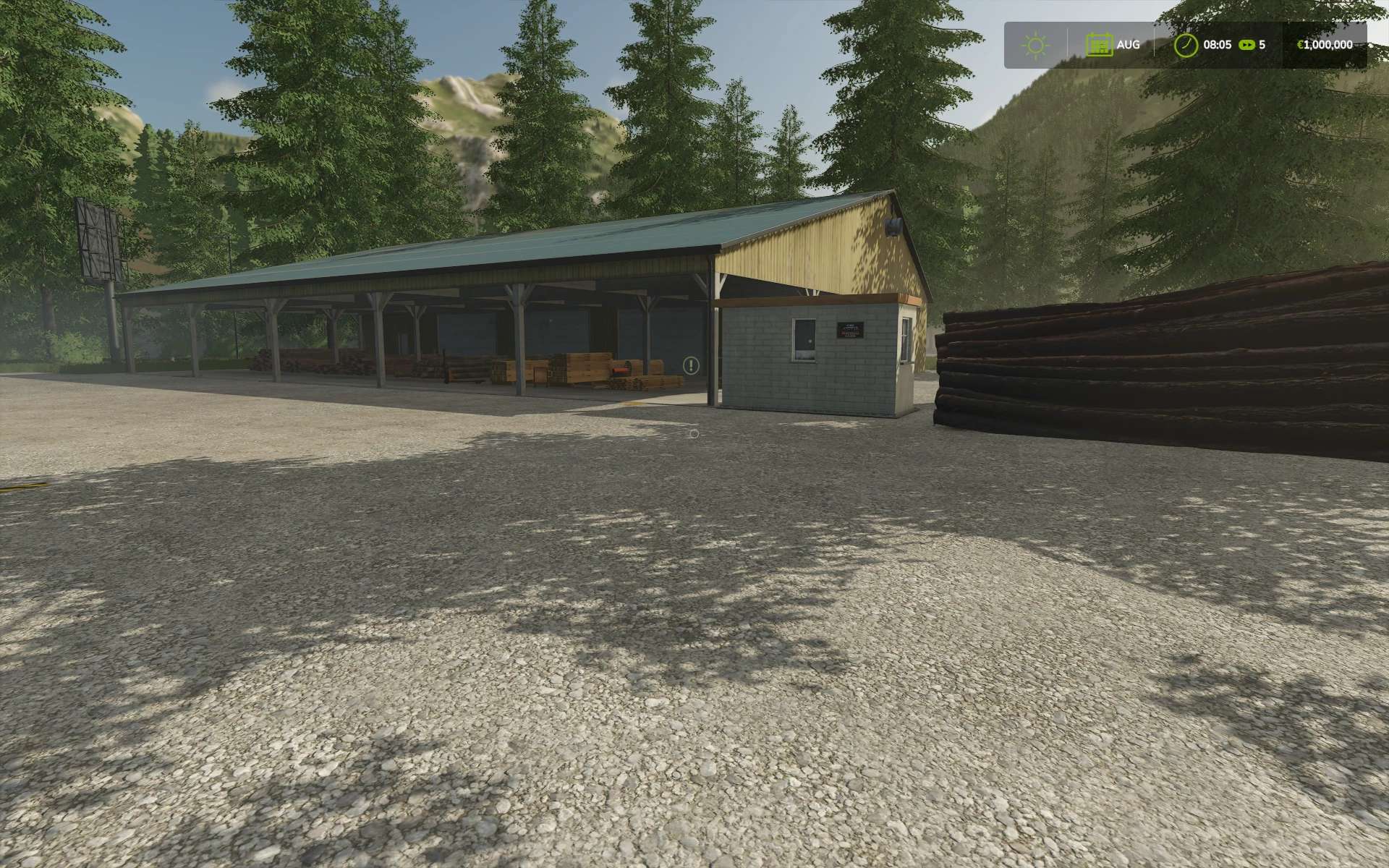Click the time-scale speed icon
Image resolution: width=1389 pixels, height=868 pixels.
[x=1247, y=45]
